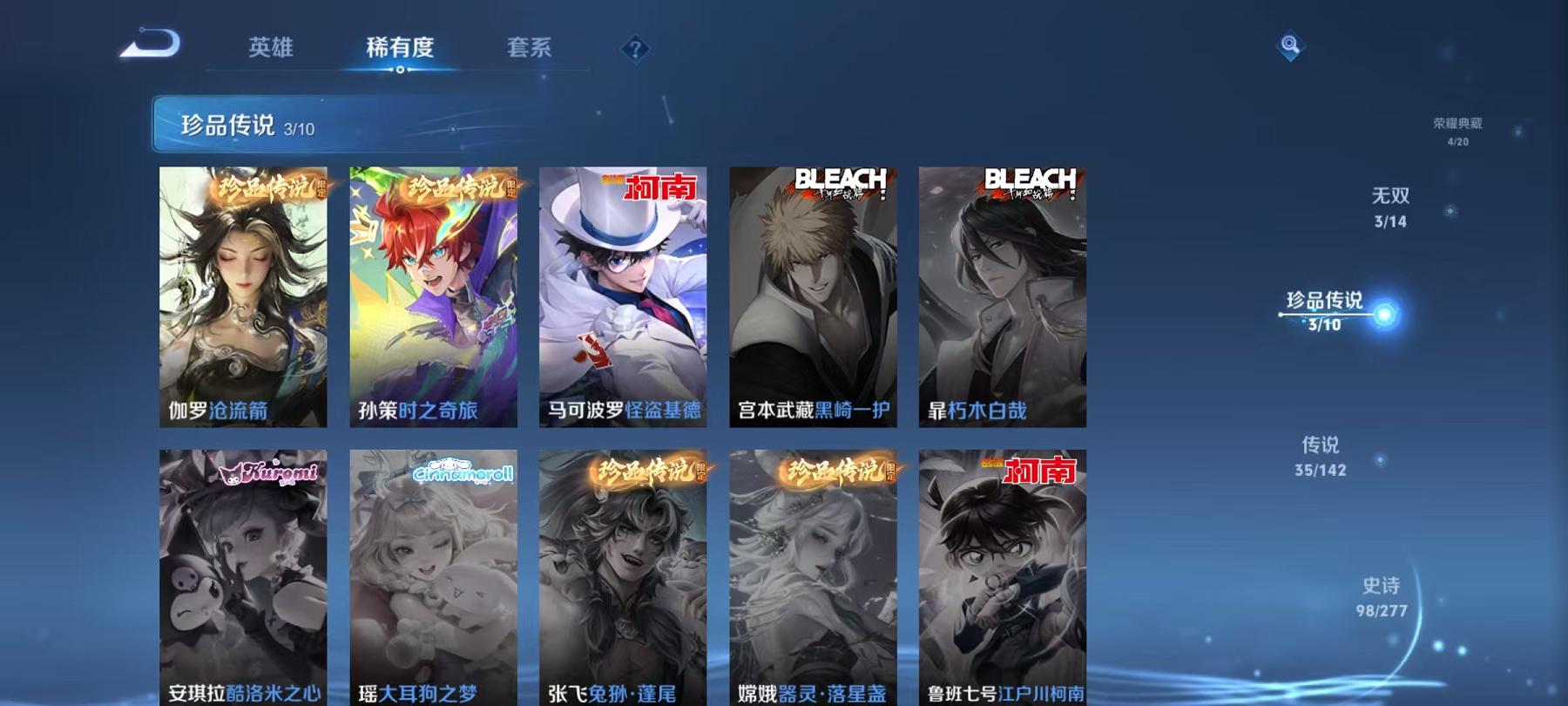Image resolution: width=1568 pixels, height=706 pixels.
Task: Switch to the 英雄 tab
Action: tap(270, 50)
